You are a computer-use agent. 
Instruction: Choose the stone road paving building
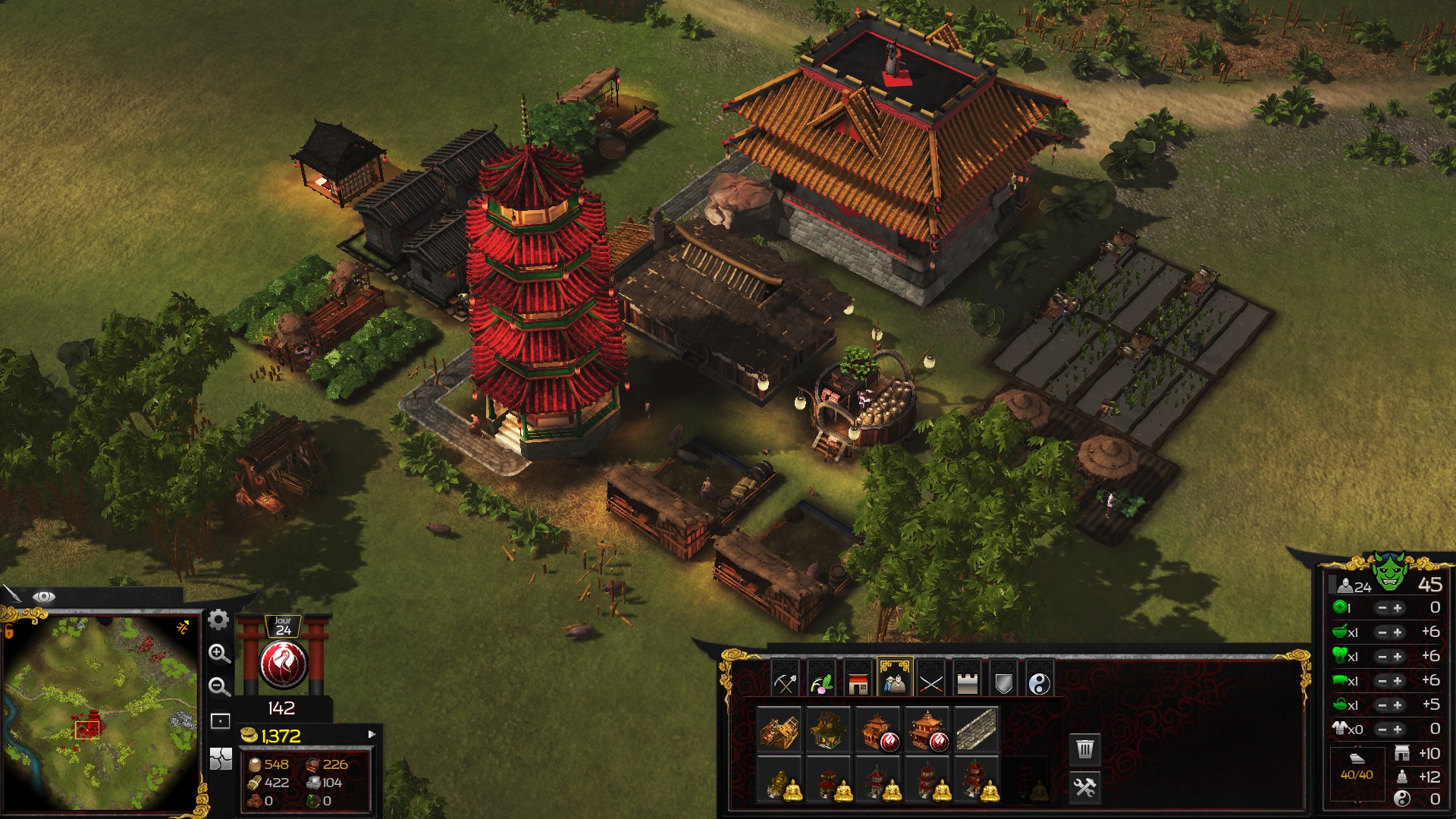976,730
